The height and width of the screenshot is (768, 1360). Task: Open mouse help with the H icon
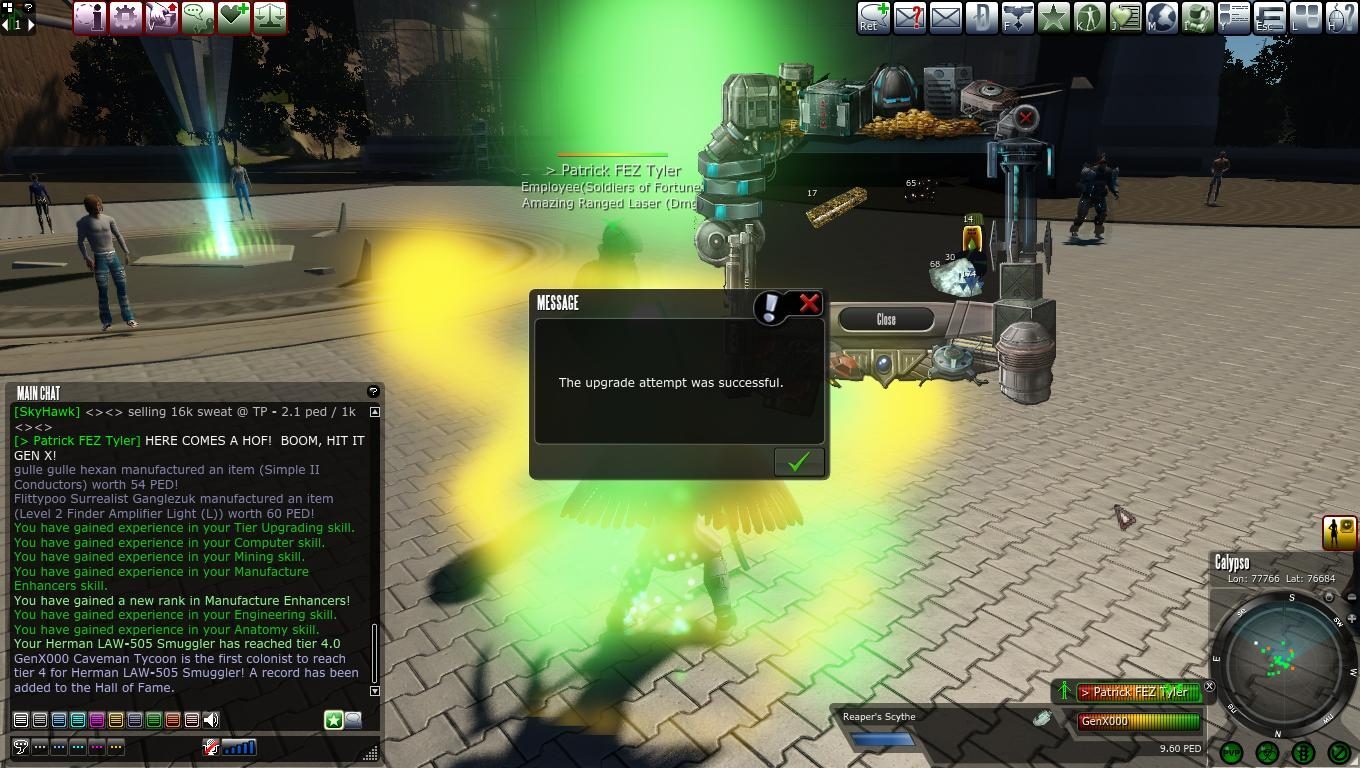(x=1342, y=17)
